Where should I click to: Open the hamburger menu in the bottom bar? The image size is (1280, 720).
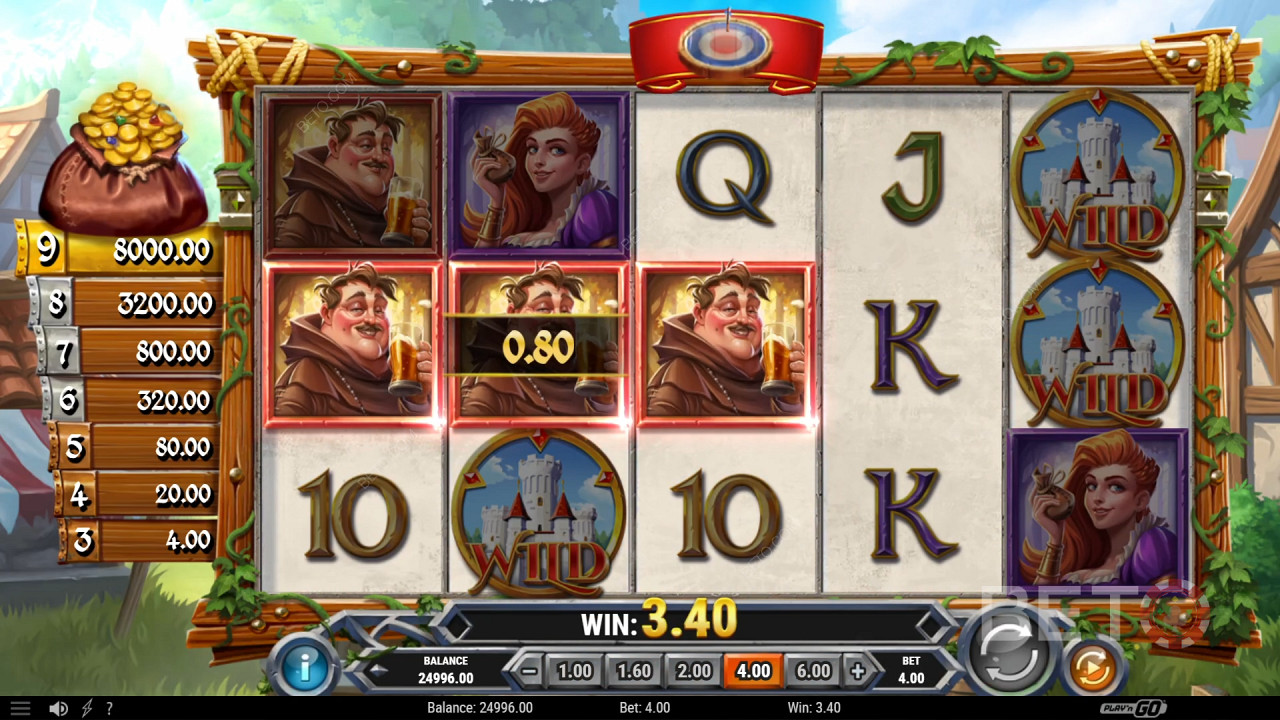pyautogui.click(x=20, y=708)
